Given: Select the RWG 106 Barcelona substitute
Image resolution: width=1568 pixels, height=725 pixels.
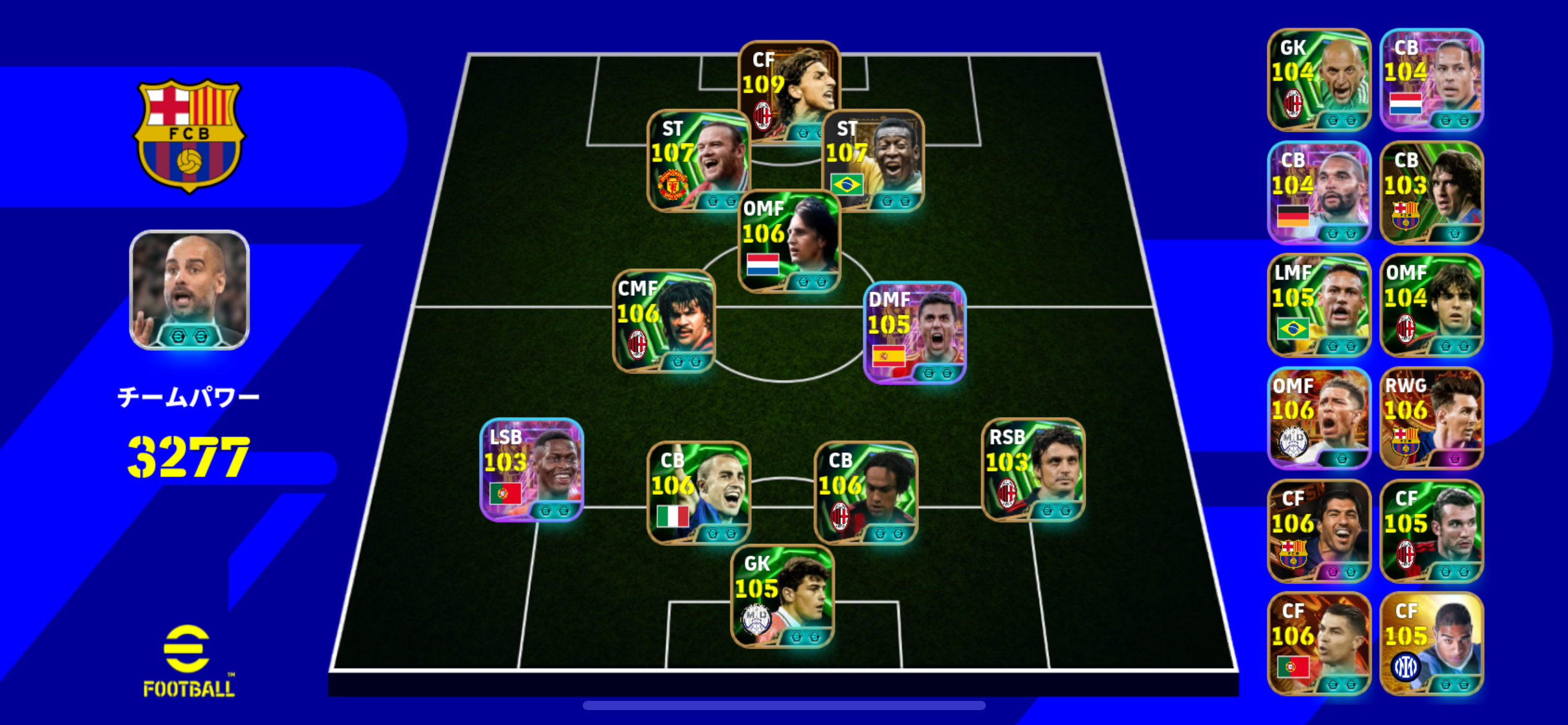Looking at the screenshot, I should coord(1432,418).
